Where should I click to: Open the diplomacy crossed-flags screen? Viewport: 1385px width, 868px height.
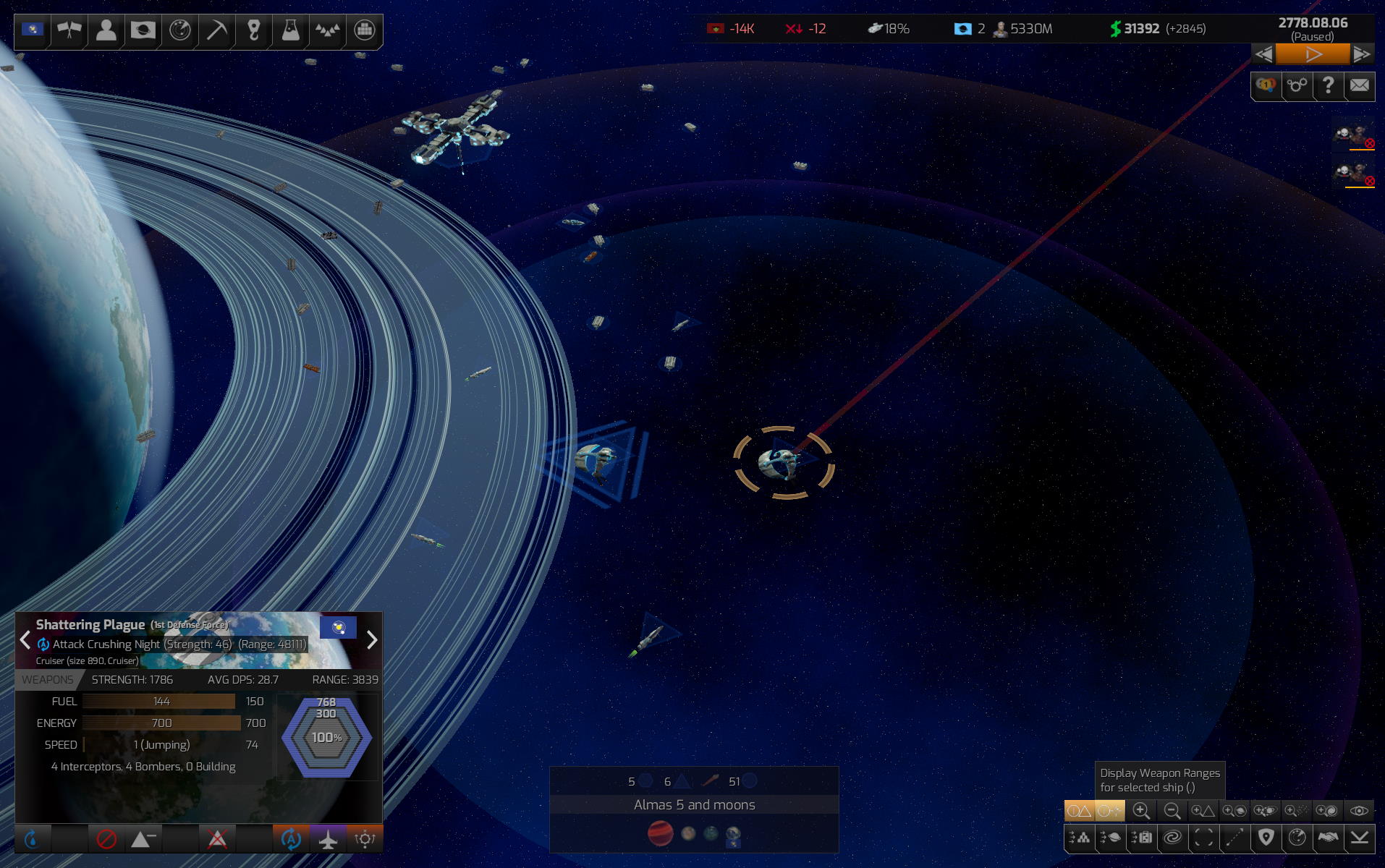click(x=69, y=30)
